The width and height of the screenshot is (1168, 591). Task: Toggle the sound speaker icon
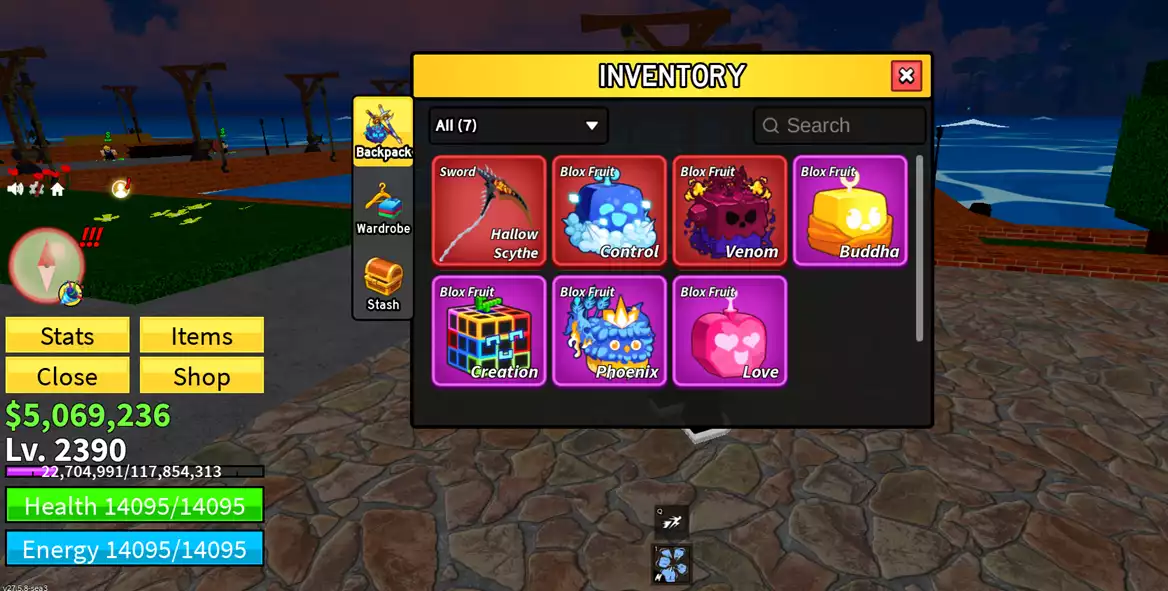click(x=16, y=188)
